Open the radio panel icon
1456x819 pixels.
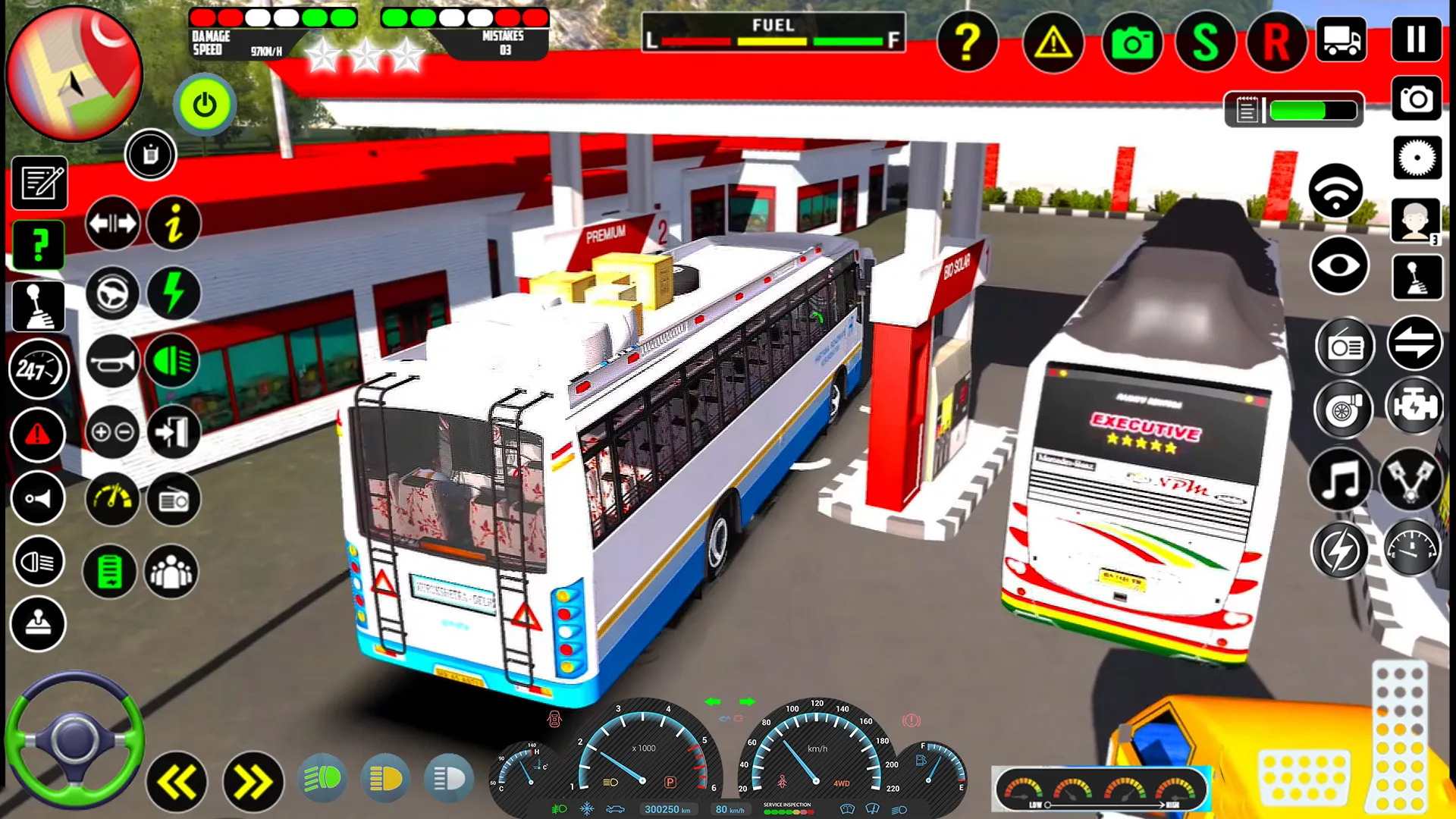[x=1345, y=345]
